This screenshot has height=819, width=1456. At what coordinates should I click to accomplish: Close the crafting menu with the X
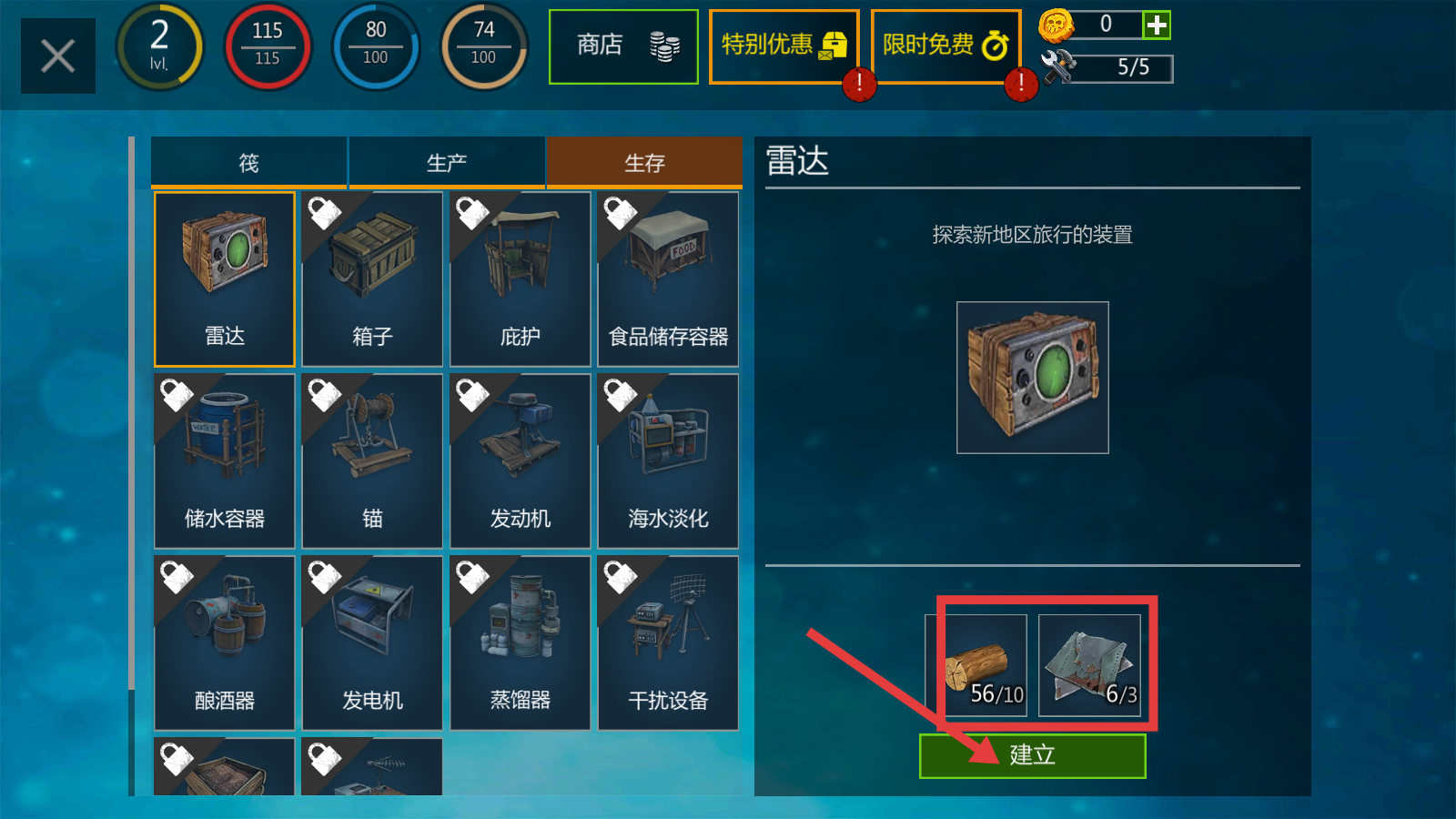57,56
